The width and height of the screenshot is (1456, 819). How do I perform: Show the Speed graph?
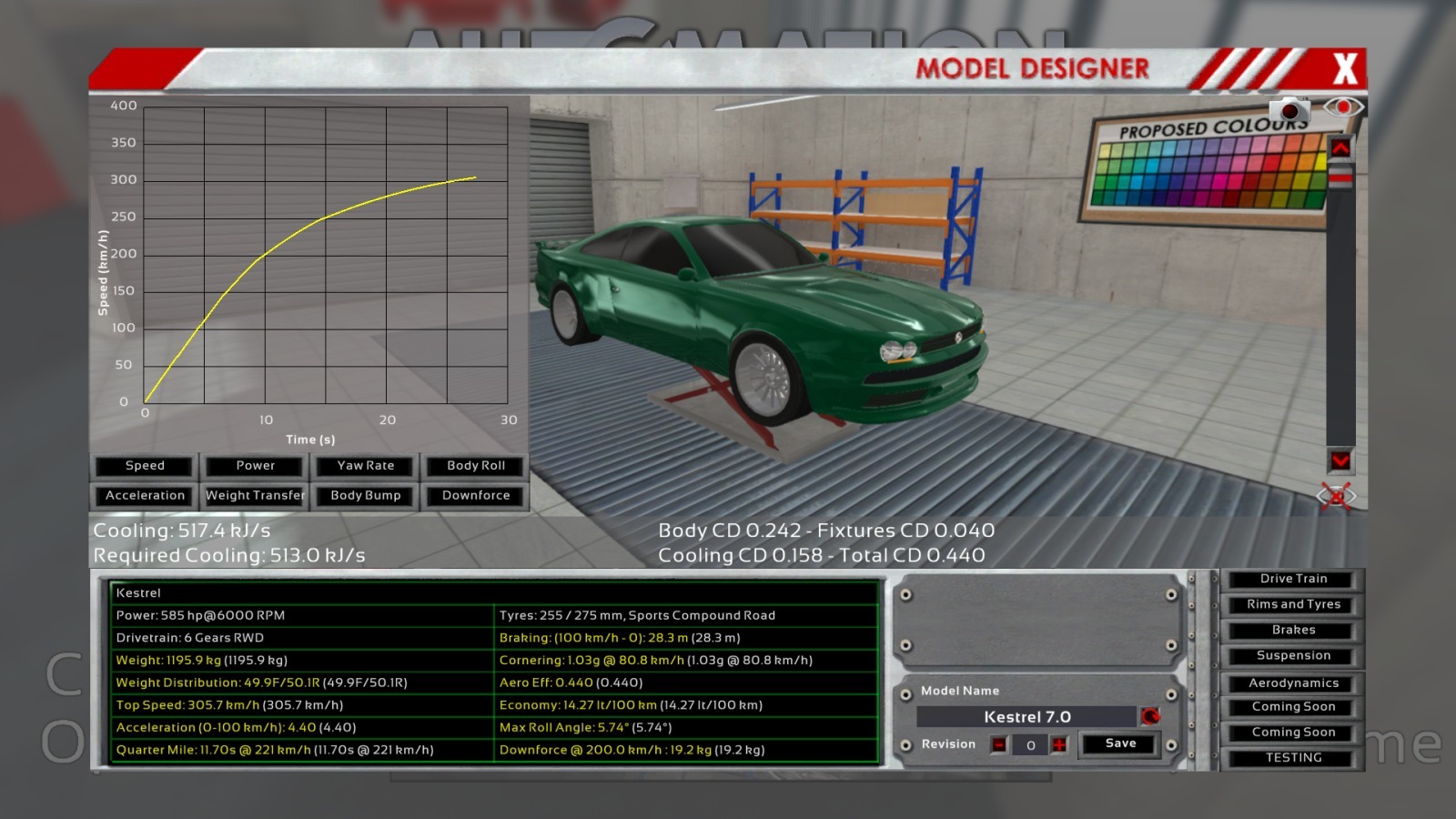pos(145,466)
